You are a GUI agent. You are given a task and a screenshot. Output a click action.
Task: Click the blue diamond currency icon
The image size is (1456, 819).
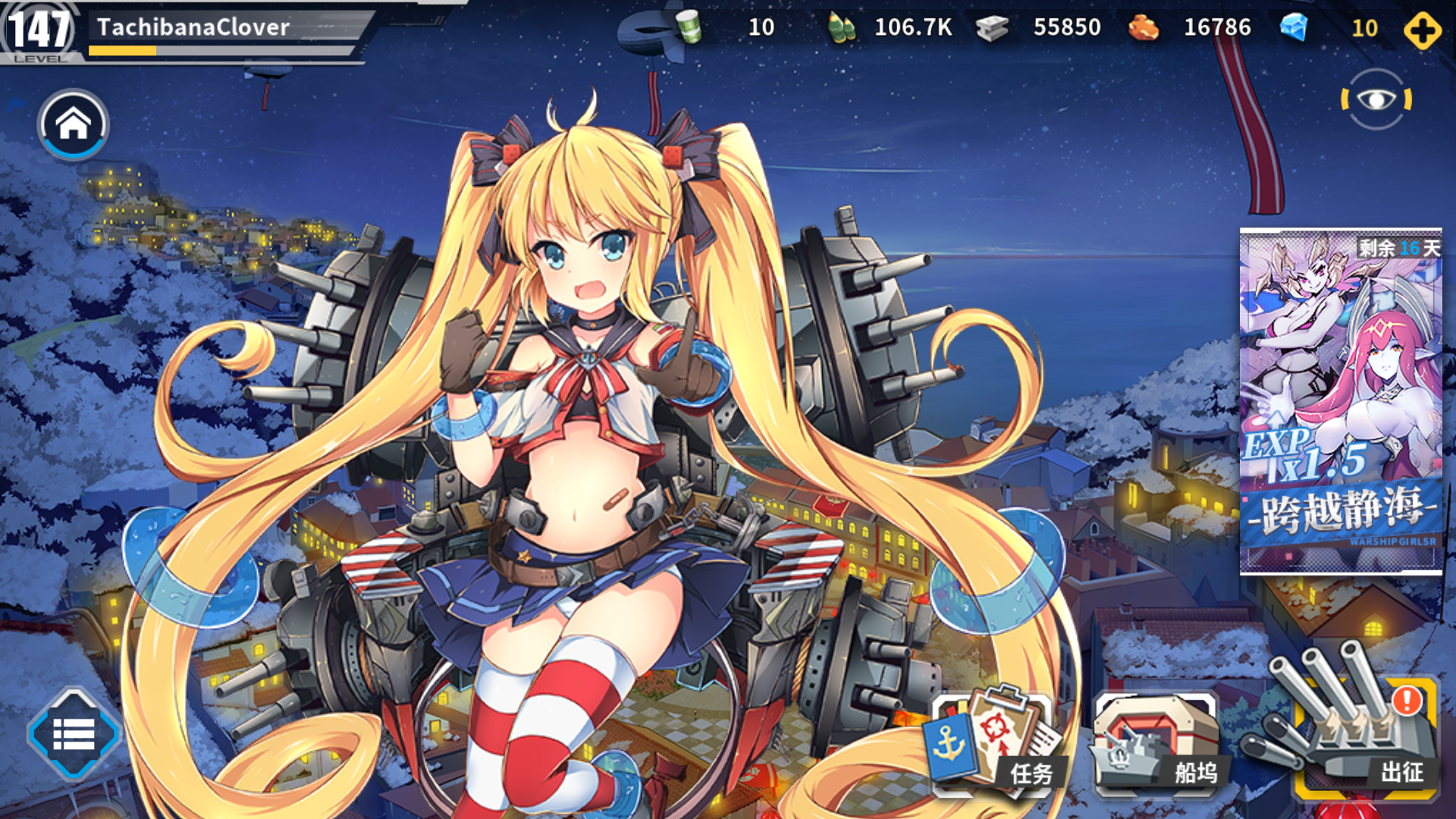coord(1294,28)
